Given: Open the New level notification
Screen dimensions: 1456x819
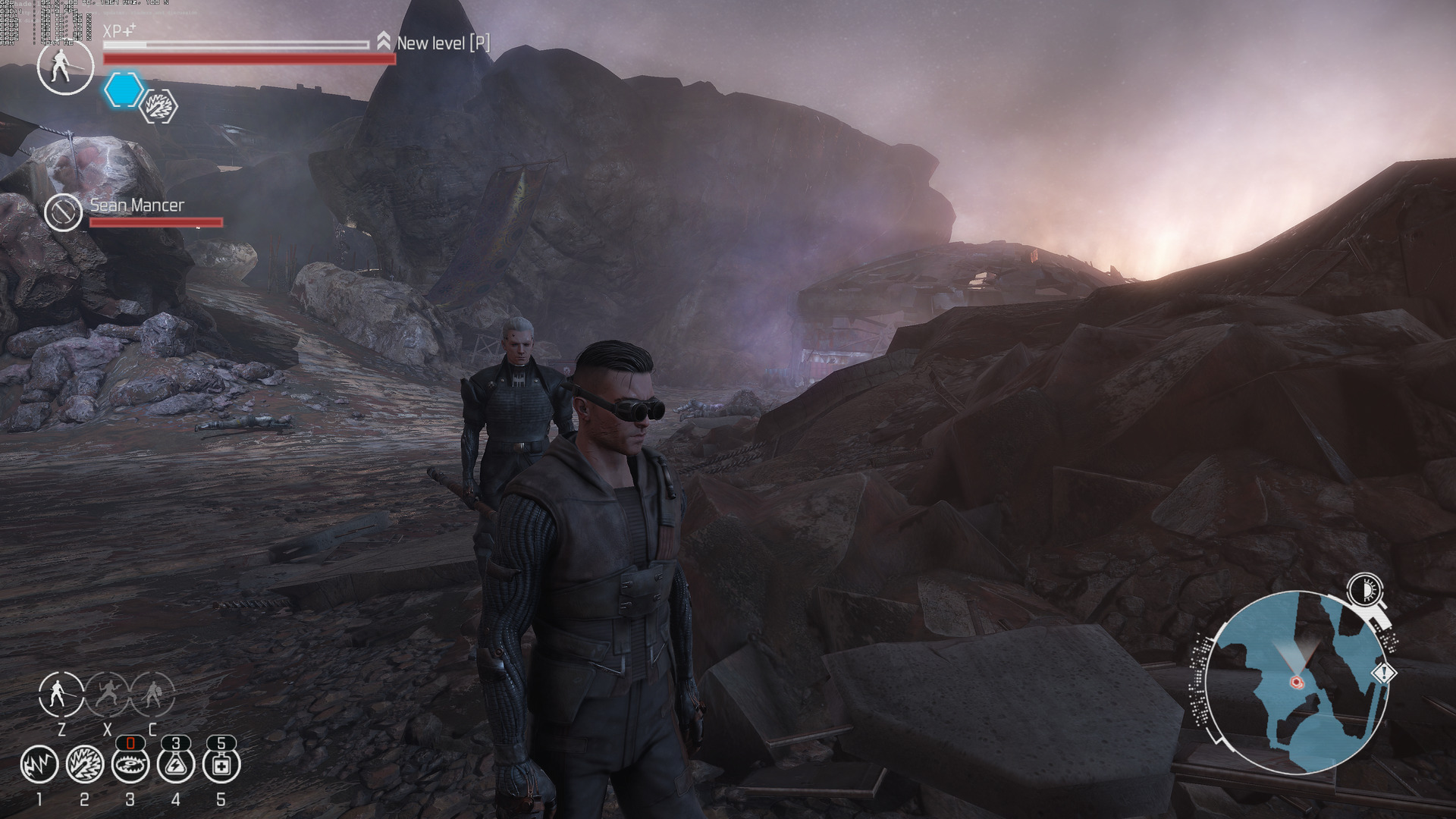Looking at the screenshot, I should pos(435,42).
